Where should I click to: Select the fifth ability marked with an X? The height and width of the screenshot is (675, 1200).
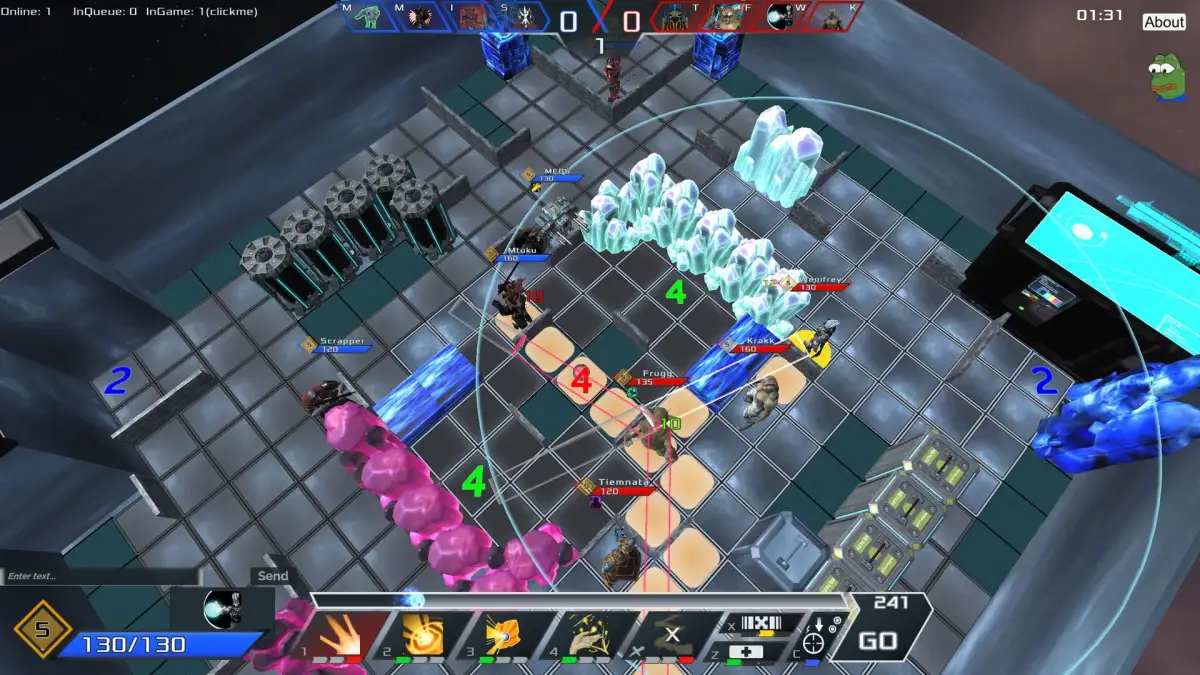(668, 635)
